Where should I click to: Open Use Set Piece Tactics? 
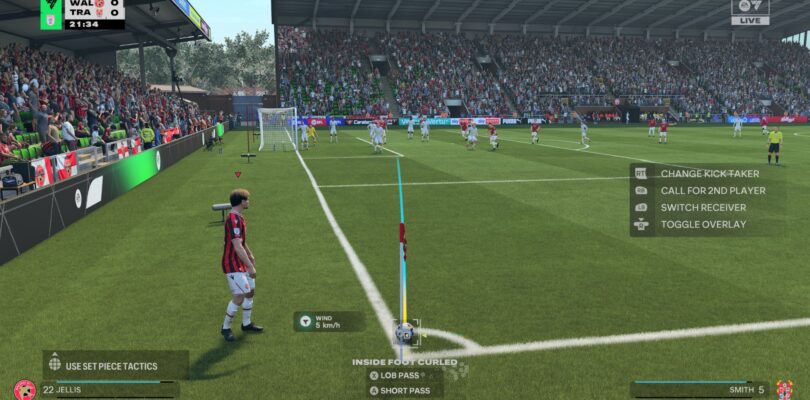(114, 363)
